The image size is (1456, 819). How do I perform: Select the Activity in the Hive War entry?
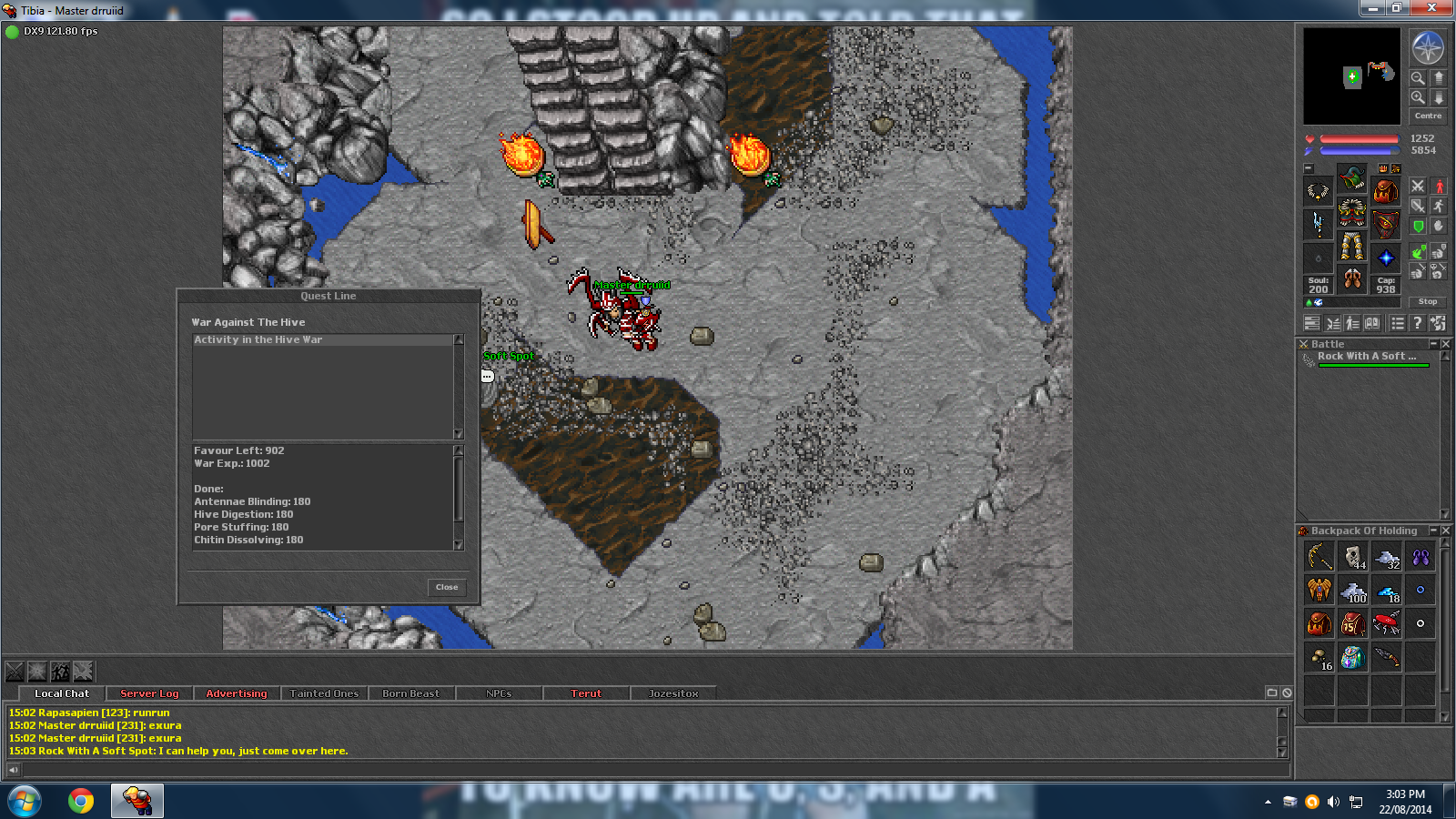point(258,339)
